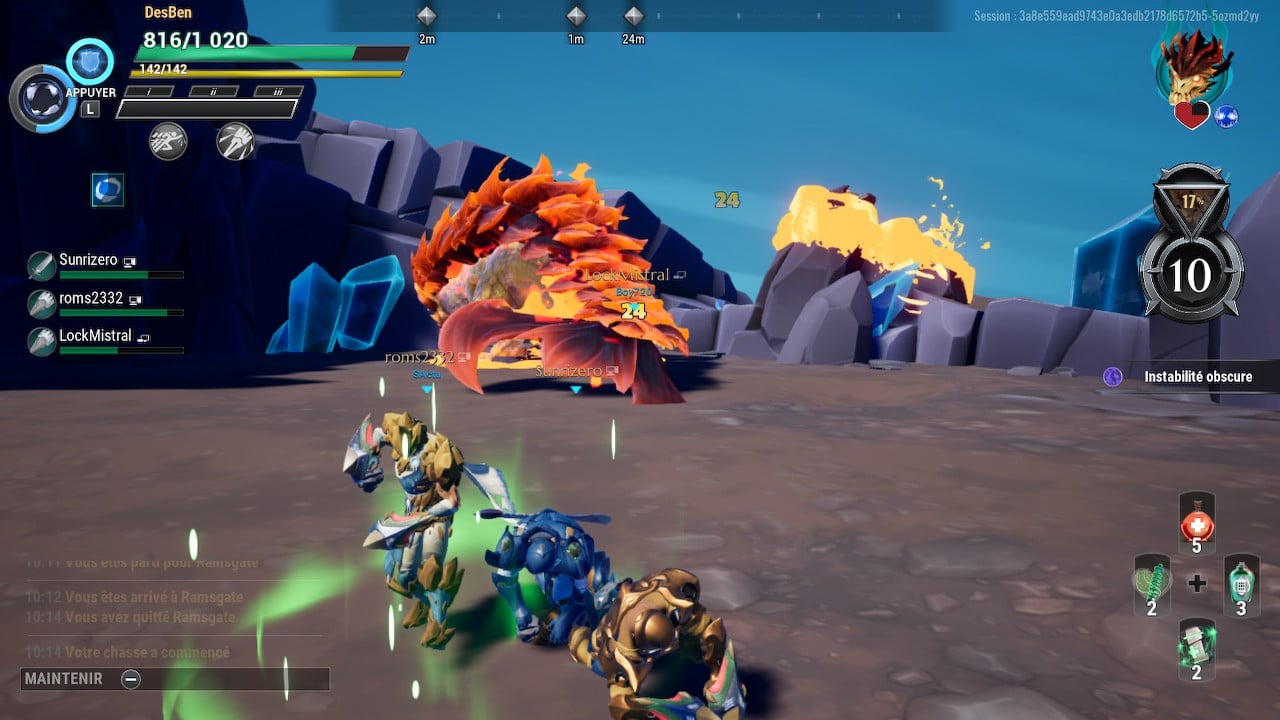
Task: Use the red health potion slot
Action: pos(1197,522)
